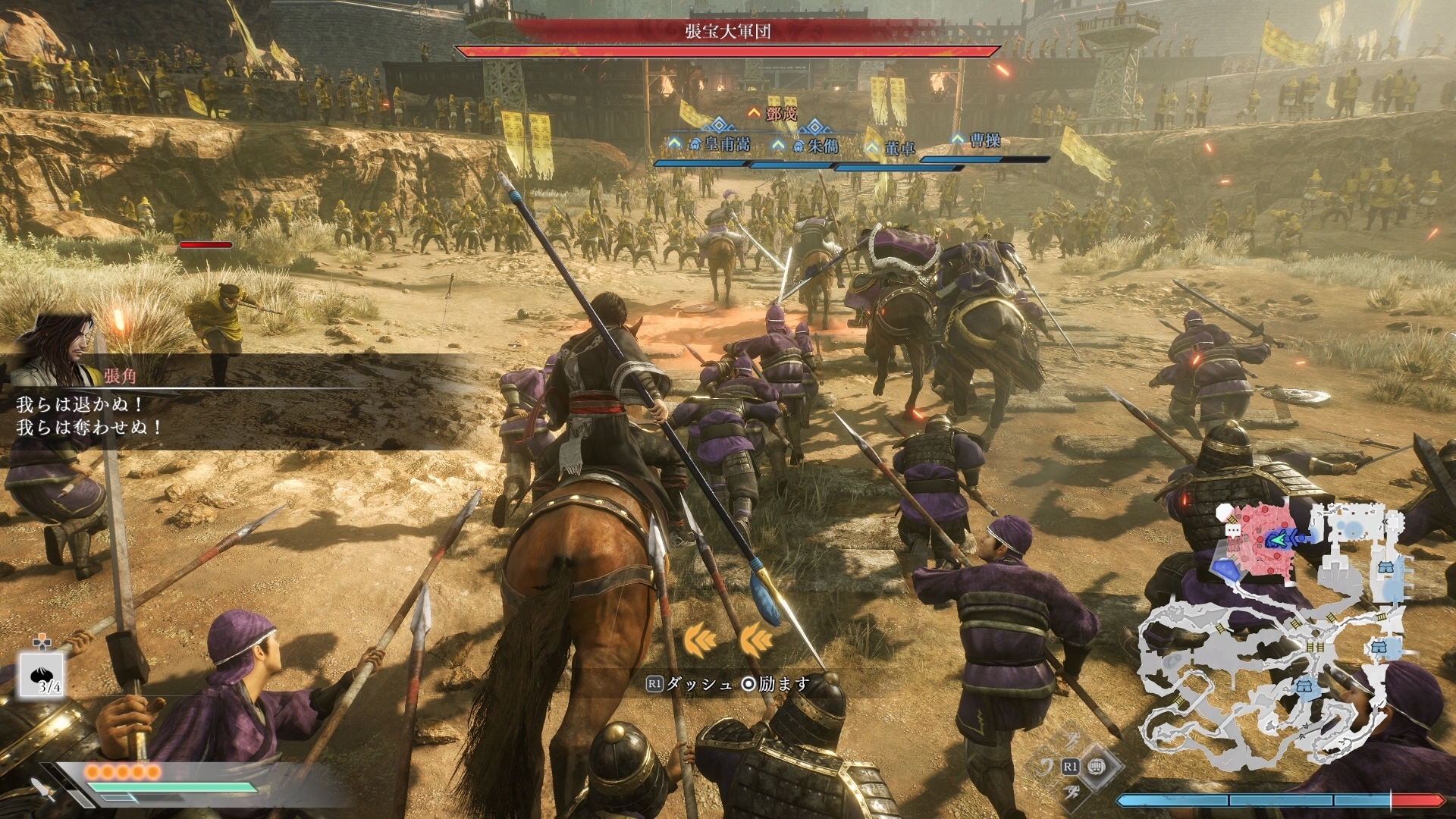This screenshot has width=1456, height=819.
Task: Click the sword weapon icon
Action: pos(42,789)
